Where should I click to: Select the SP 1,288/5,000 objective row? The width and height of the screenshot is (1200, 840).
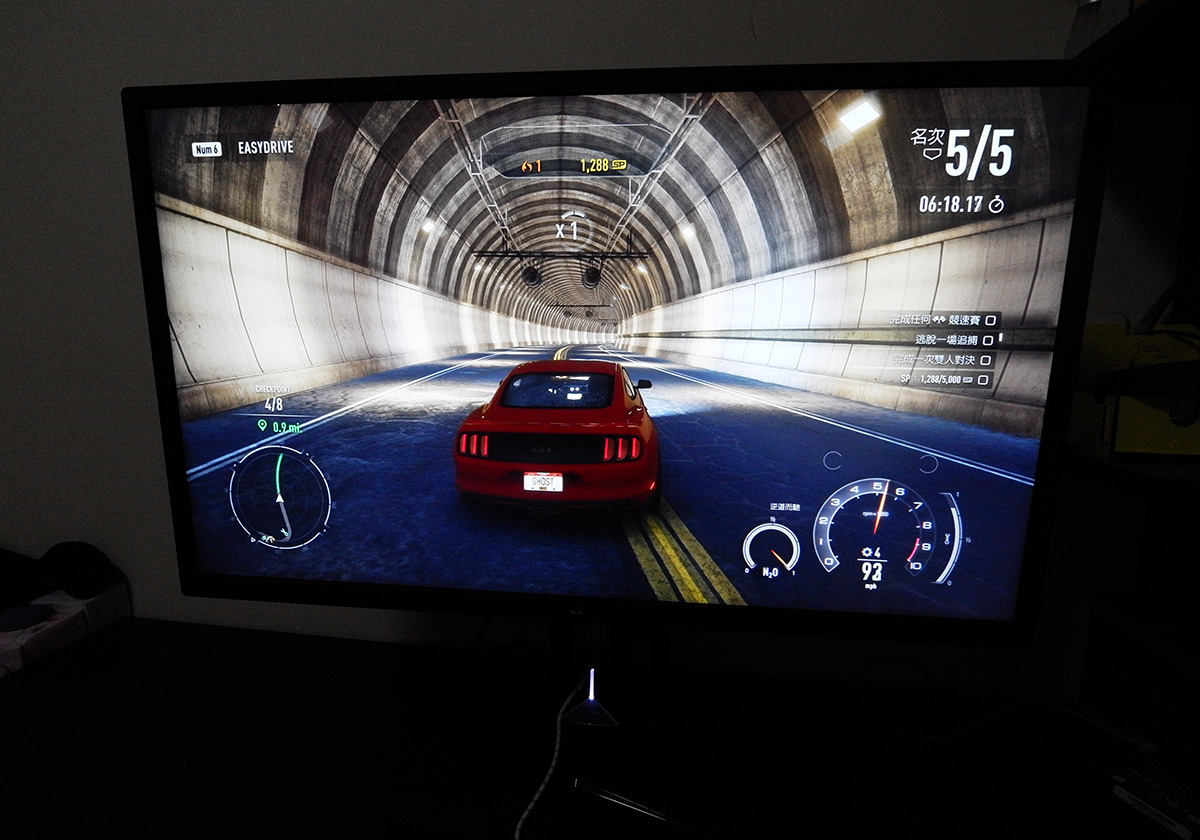943,380
